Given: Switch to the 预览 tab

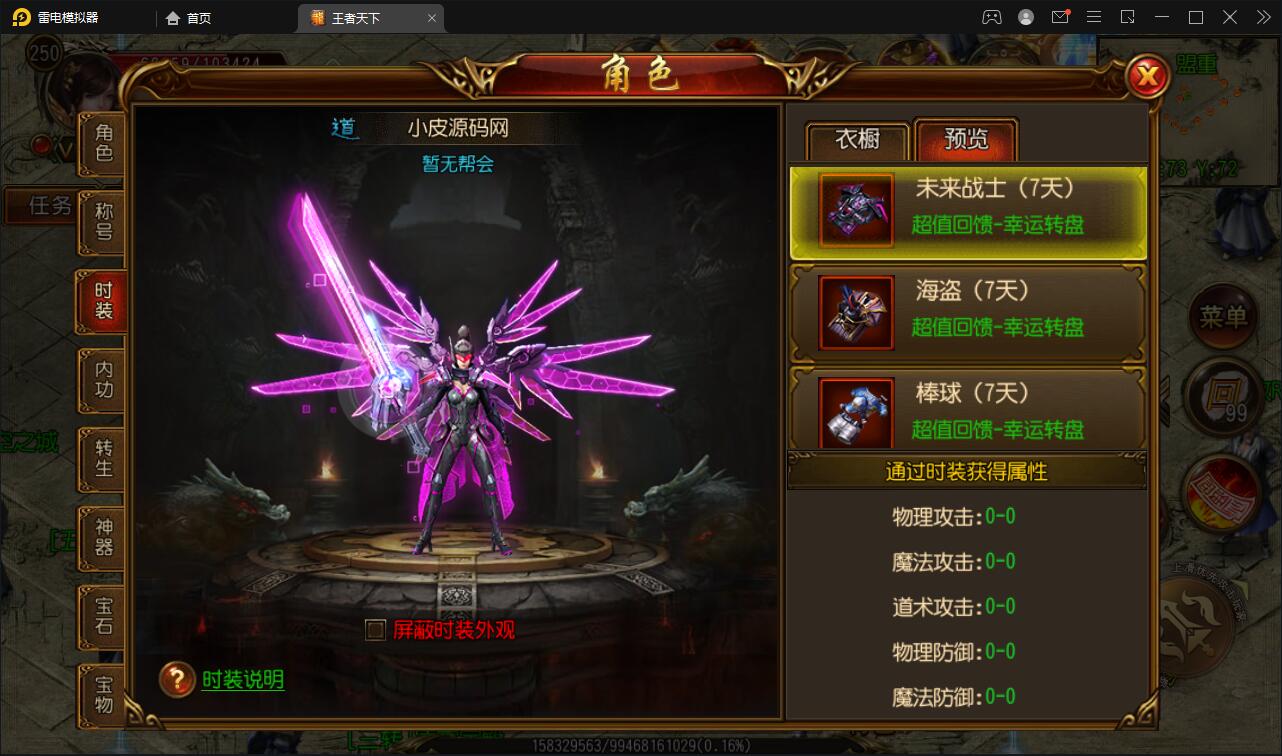Looking at the screenshot, I should tap(963, 141).
